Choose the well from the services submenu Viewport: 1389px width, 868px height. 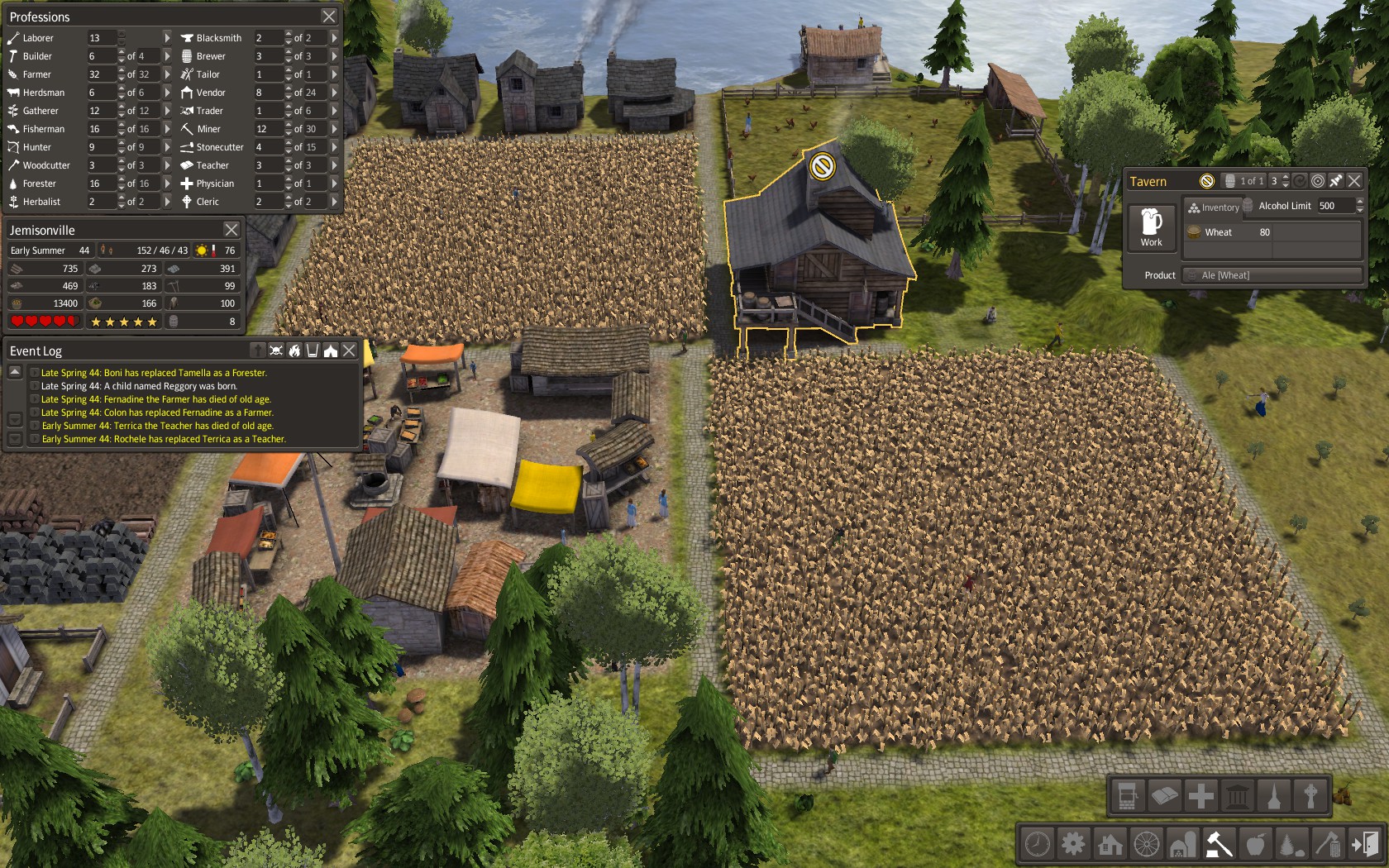tap(1128, 796)
